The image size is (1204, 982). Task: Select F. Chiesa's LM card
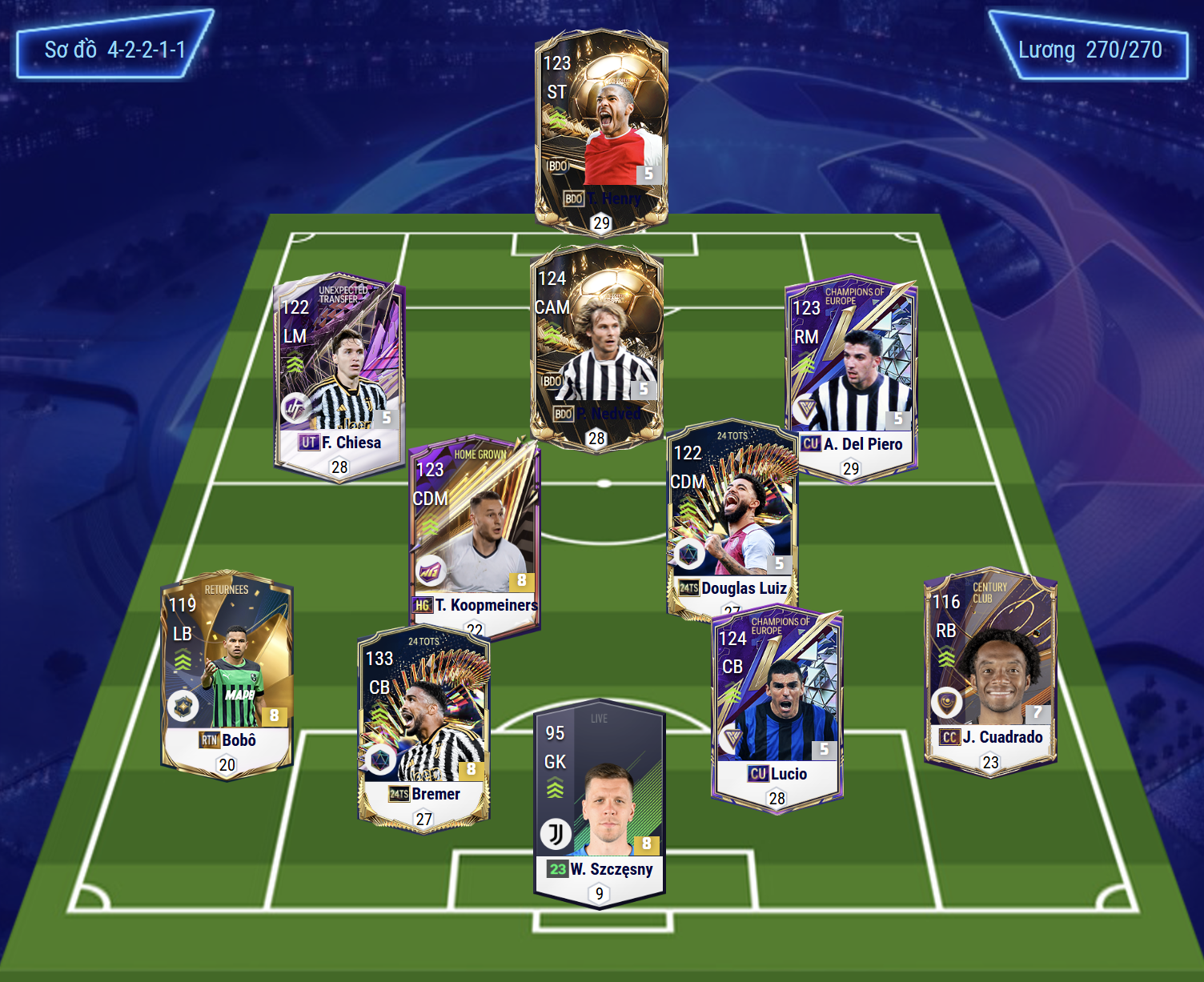point(339,376)
